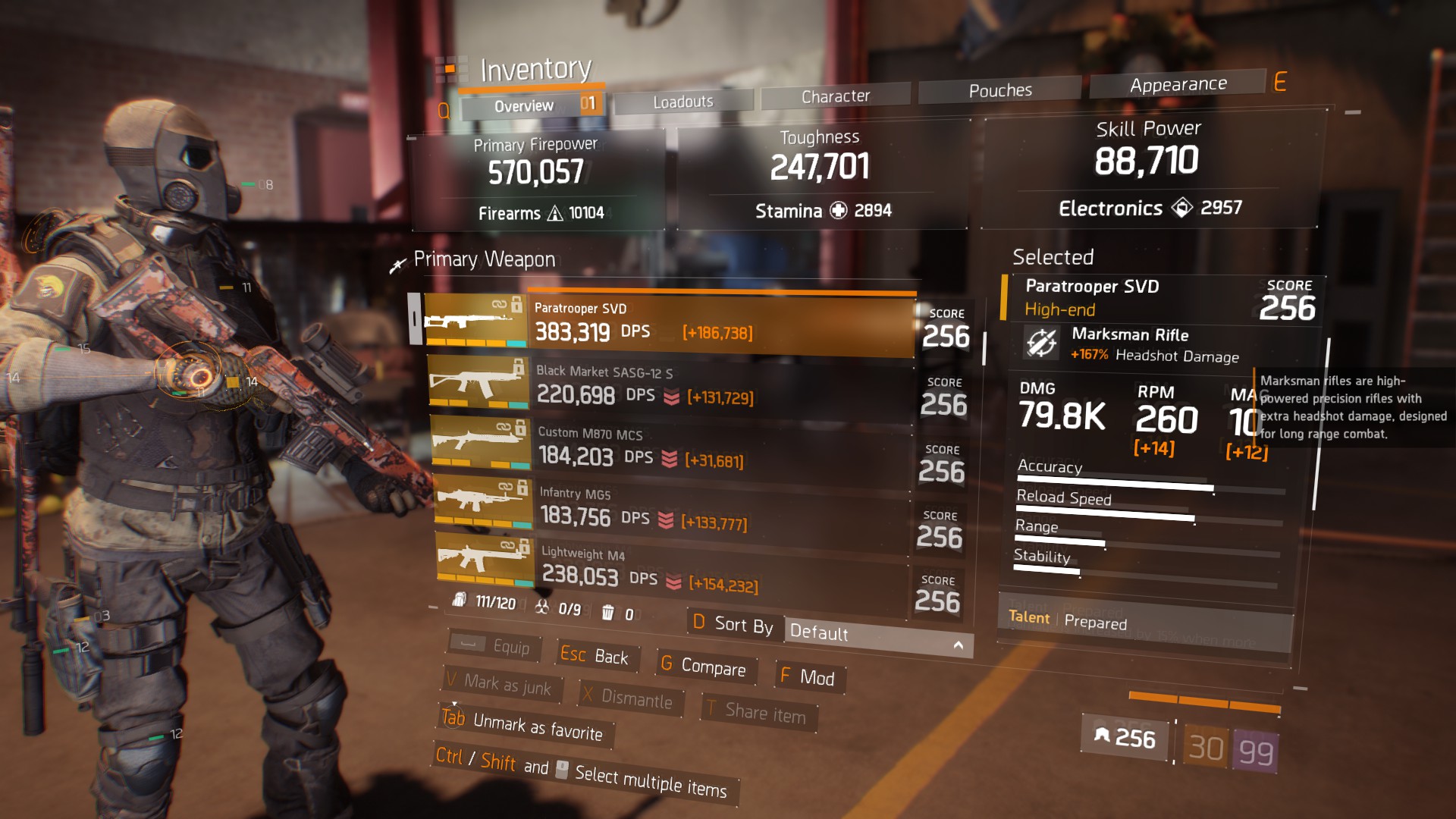Share item with the group

pos(757,712)
